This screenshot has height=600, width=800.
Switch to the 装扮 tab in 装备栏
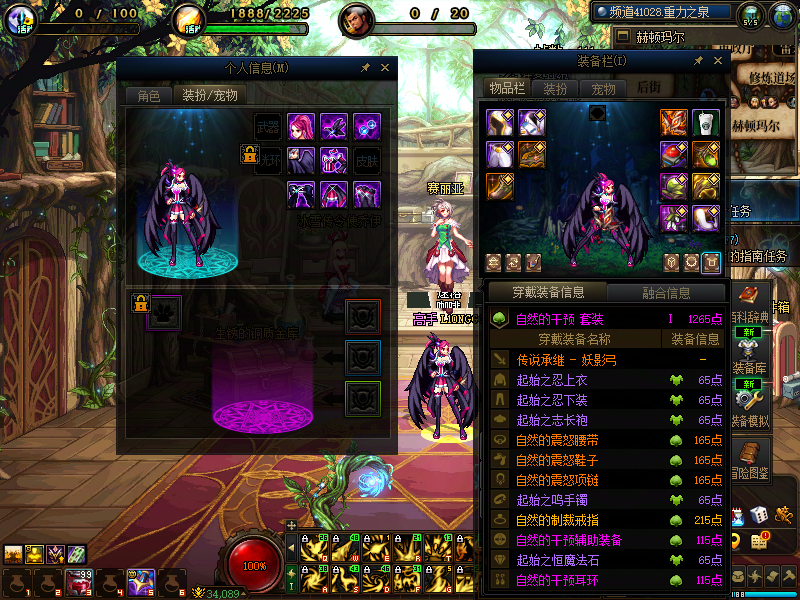[555, 88]
